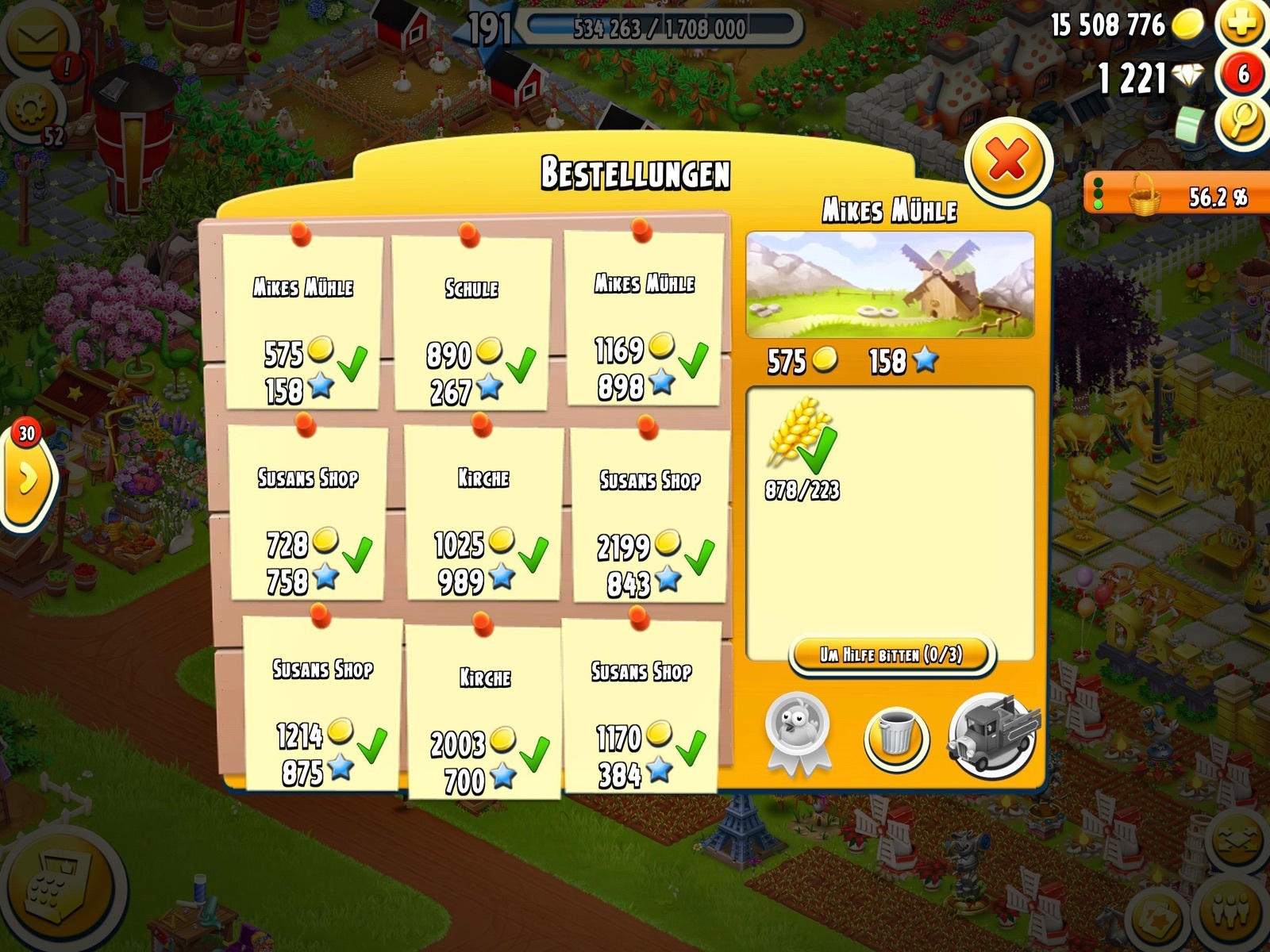Open Susans Shop order for 1214 coins
The width and height of the screenshot is (1270, 952).
[x=322, y=704]
